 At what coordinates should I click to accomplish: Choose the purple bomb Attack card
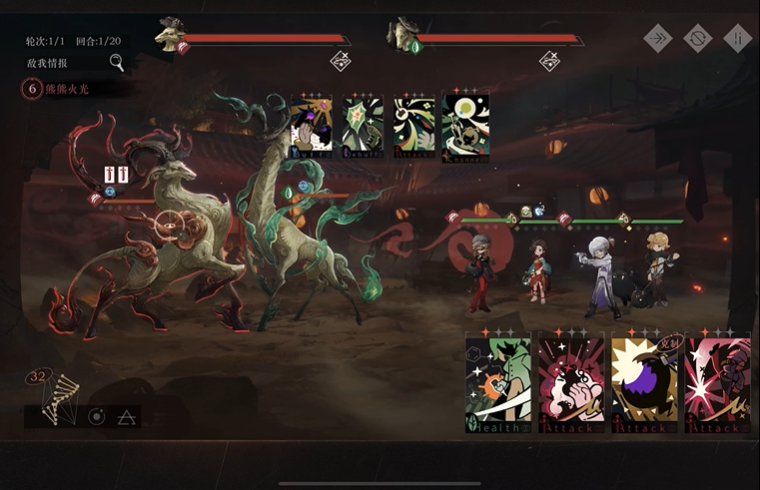[645, 385]
